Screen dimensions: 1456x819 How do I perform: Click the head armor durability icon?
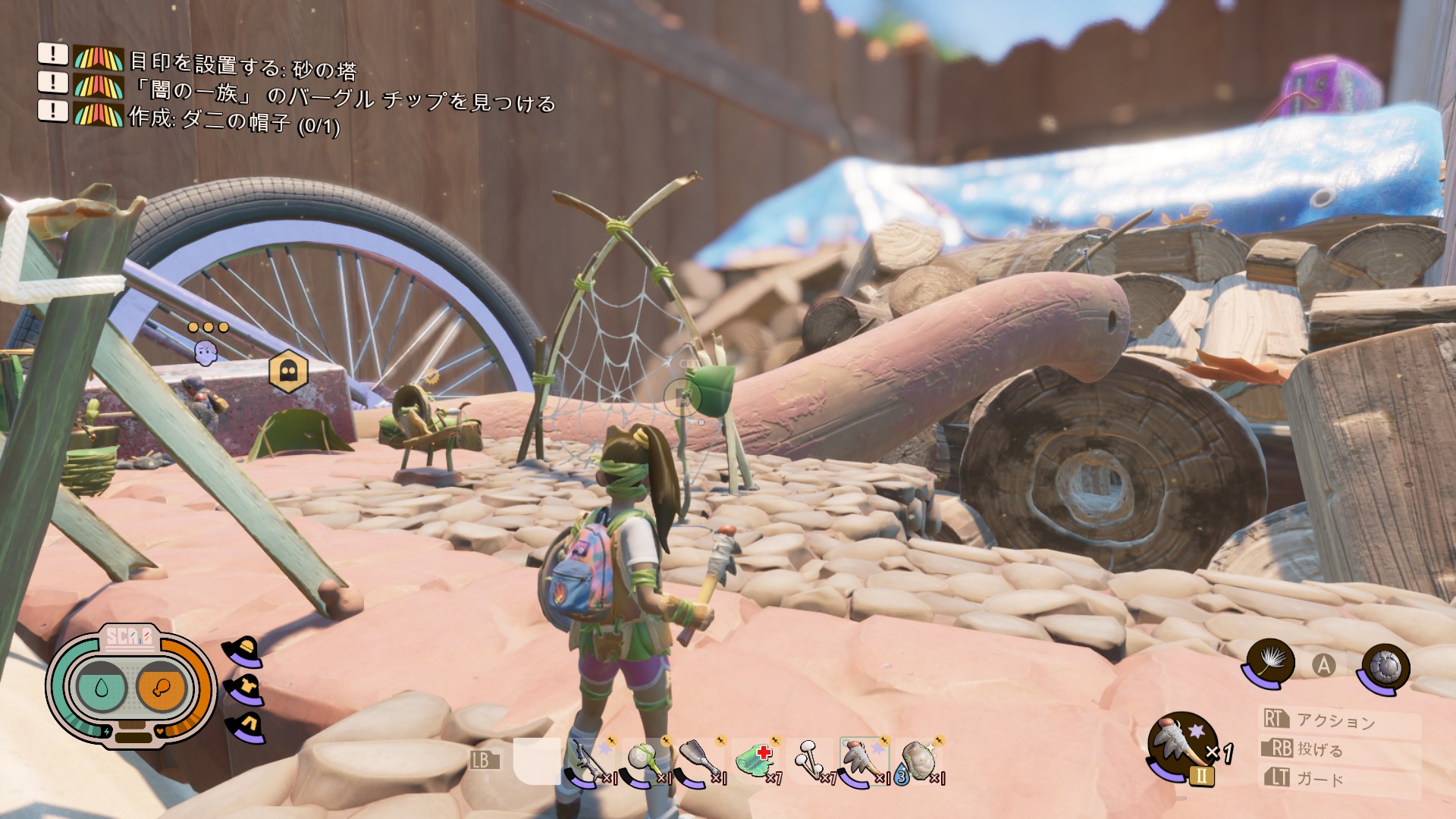[244, 651]
